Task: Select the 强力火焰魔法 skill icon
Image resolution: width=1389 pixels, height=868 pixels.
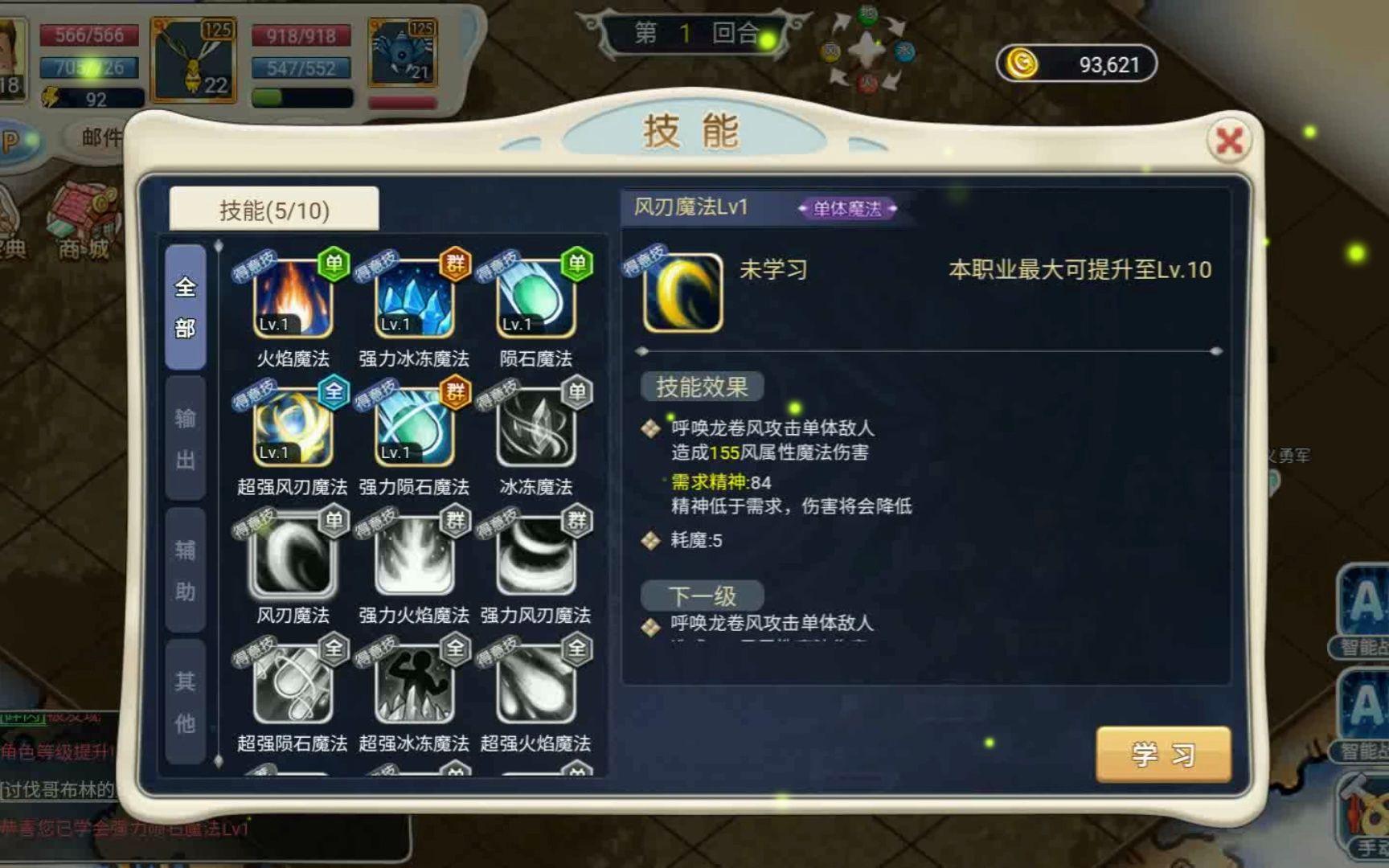Action: pyautogui.click(x=414, y=556)
